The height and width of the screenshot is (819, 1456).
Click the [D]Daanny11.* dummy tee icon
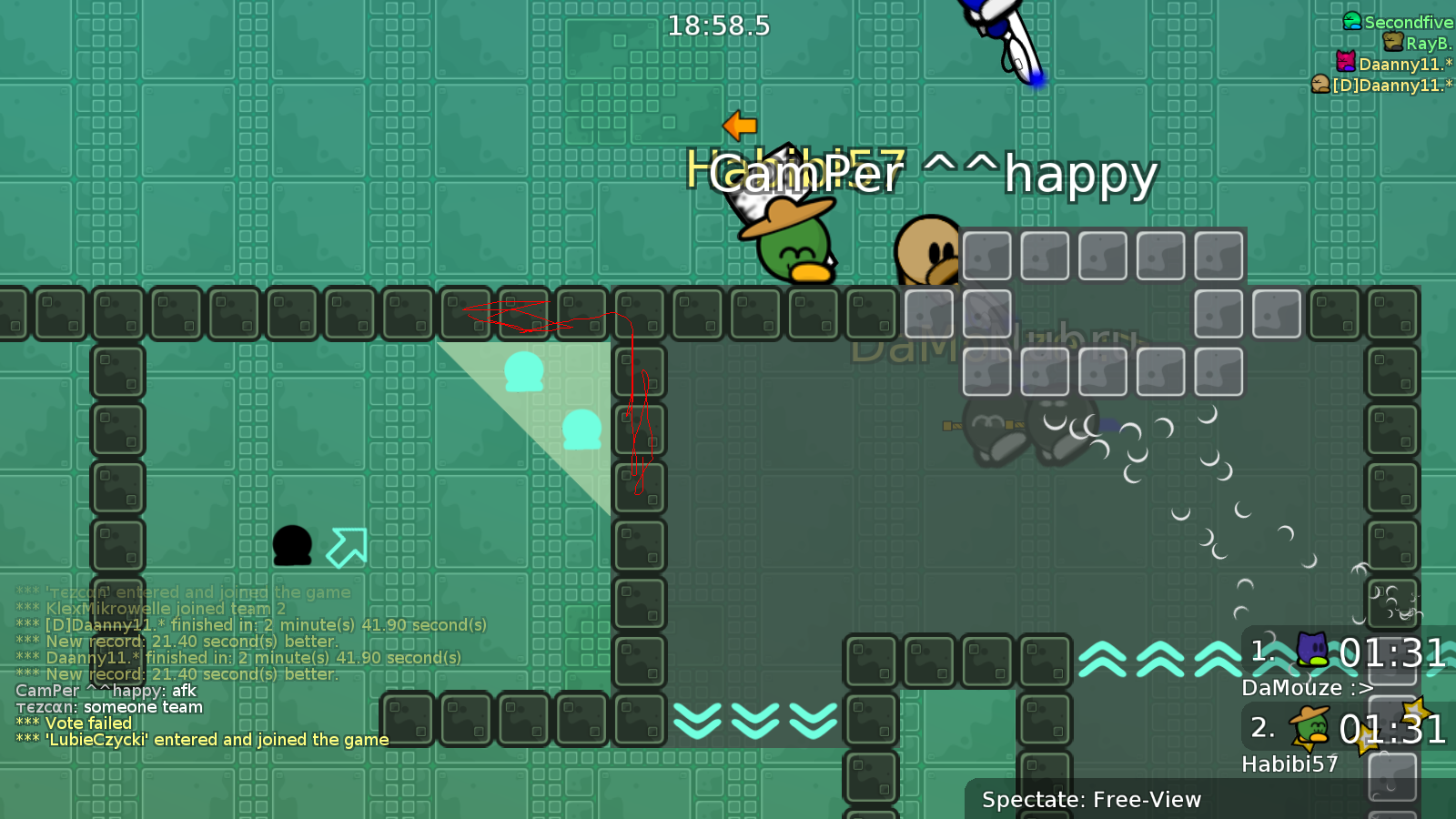tap(1319, 85)
